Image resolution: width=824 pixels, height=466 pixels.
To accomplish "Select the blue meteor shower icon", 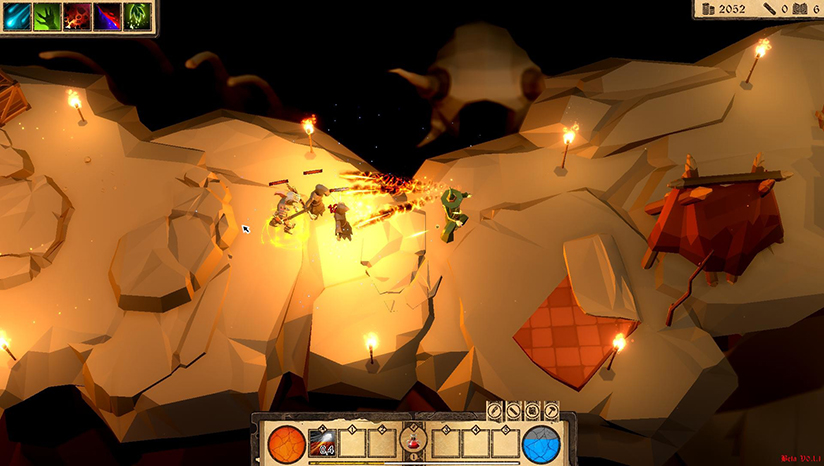I will pyautogui.click(x=15, y=17).
